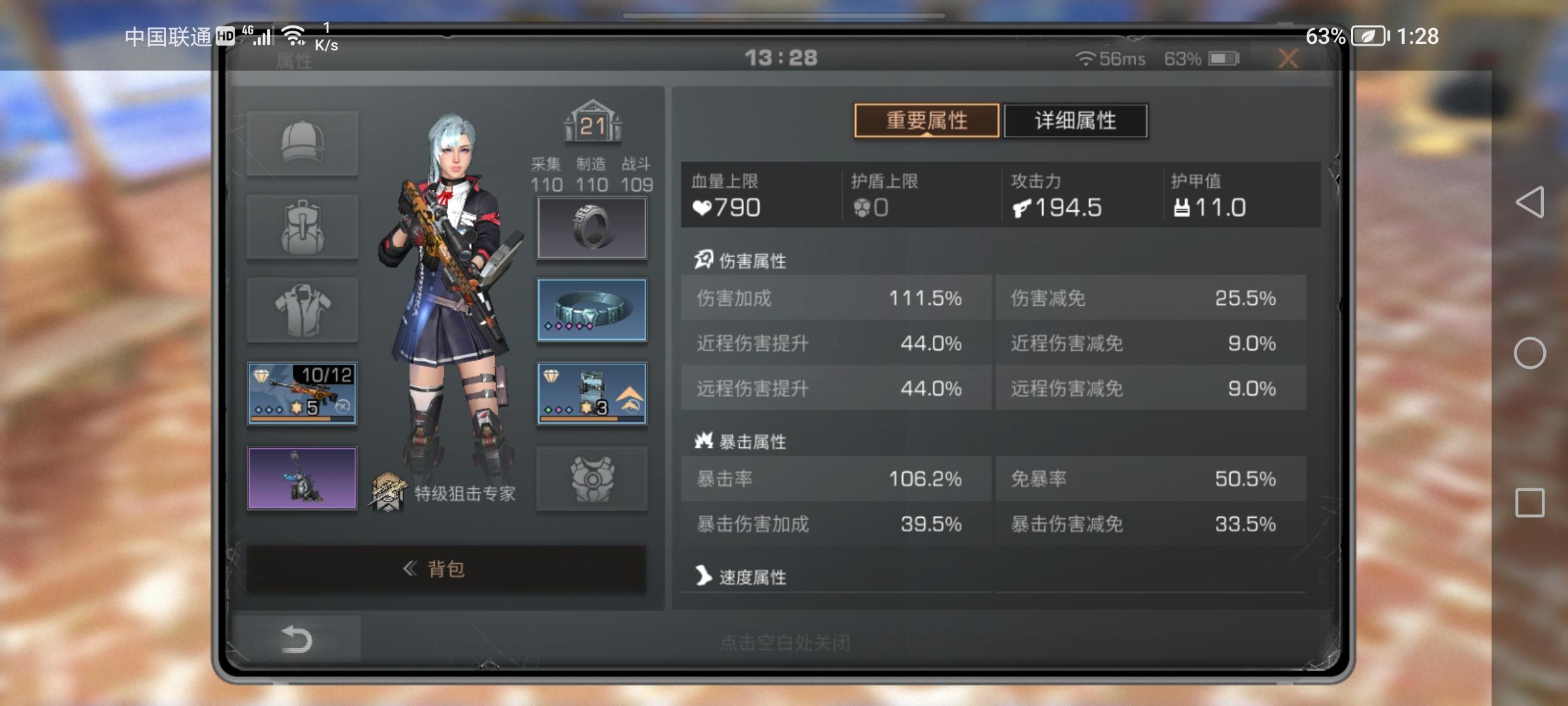Click the equipped ring item
Image resolution: width=1568 pixels, height=706 pixels.
pos(591,227)
